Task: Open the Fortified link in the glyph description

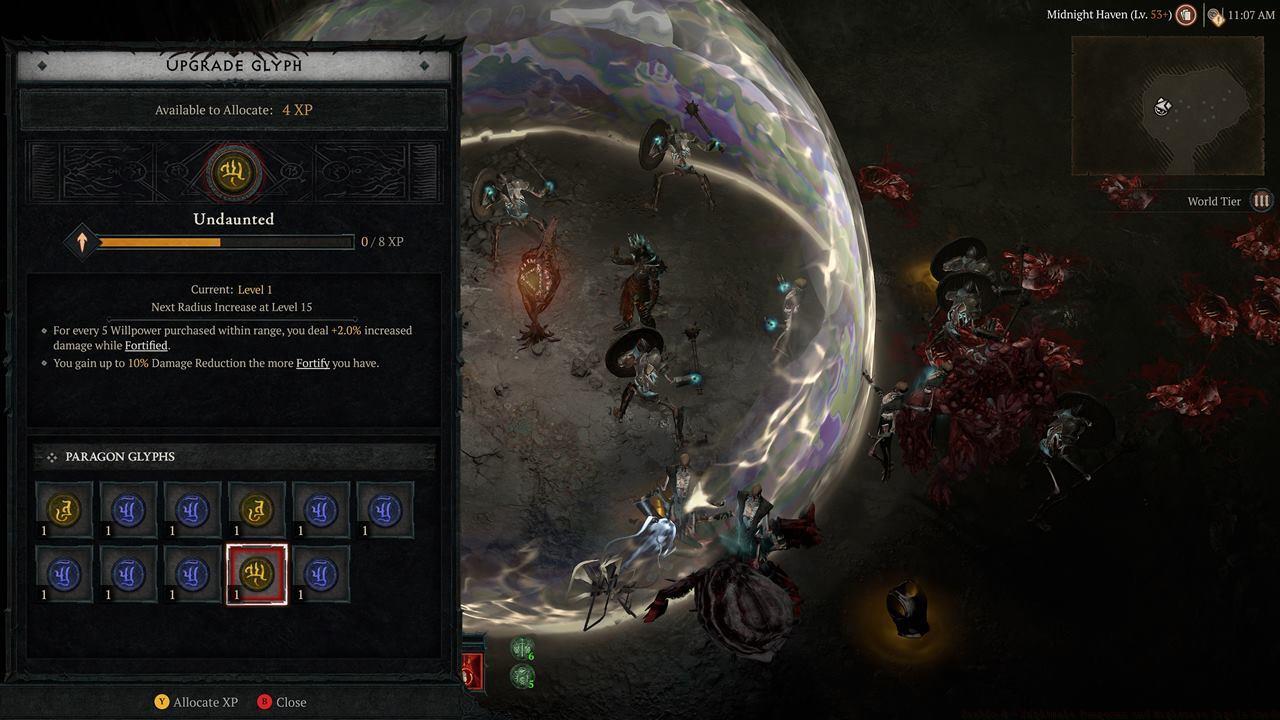Action: click(x=146, y=345)
